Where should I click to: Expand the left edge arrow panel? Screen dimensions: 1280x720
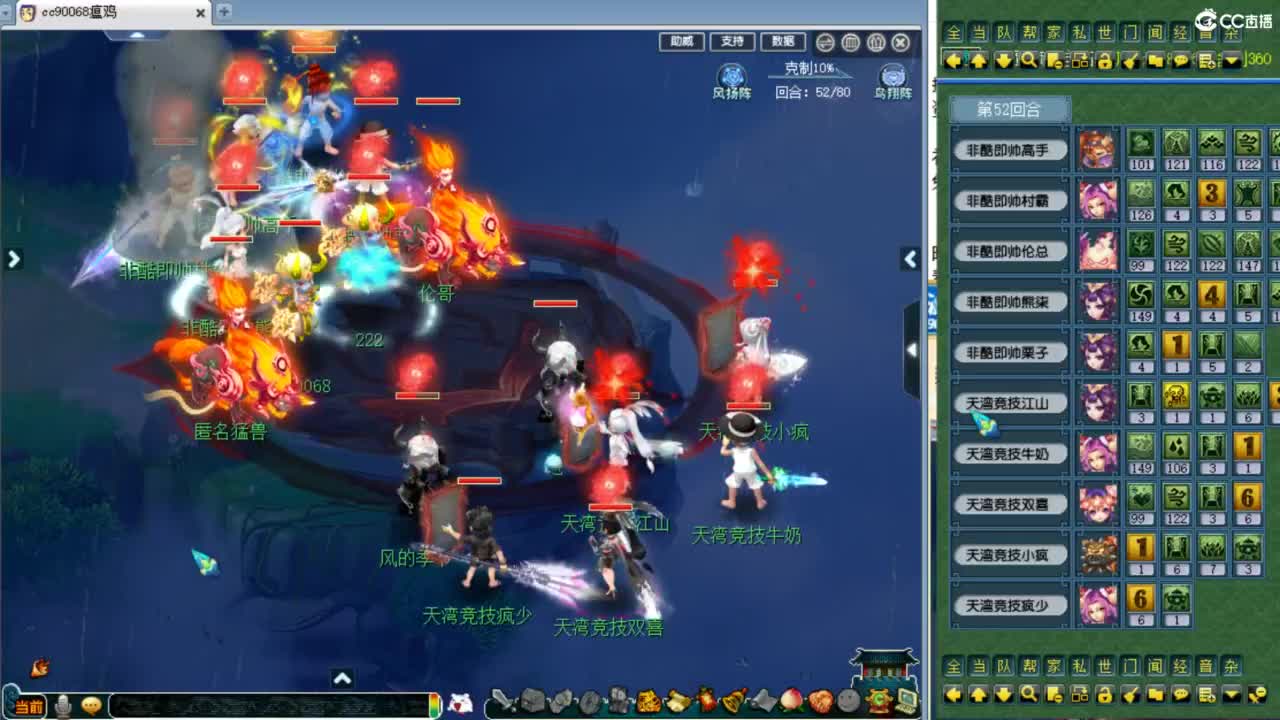(13, 258)
